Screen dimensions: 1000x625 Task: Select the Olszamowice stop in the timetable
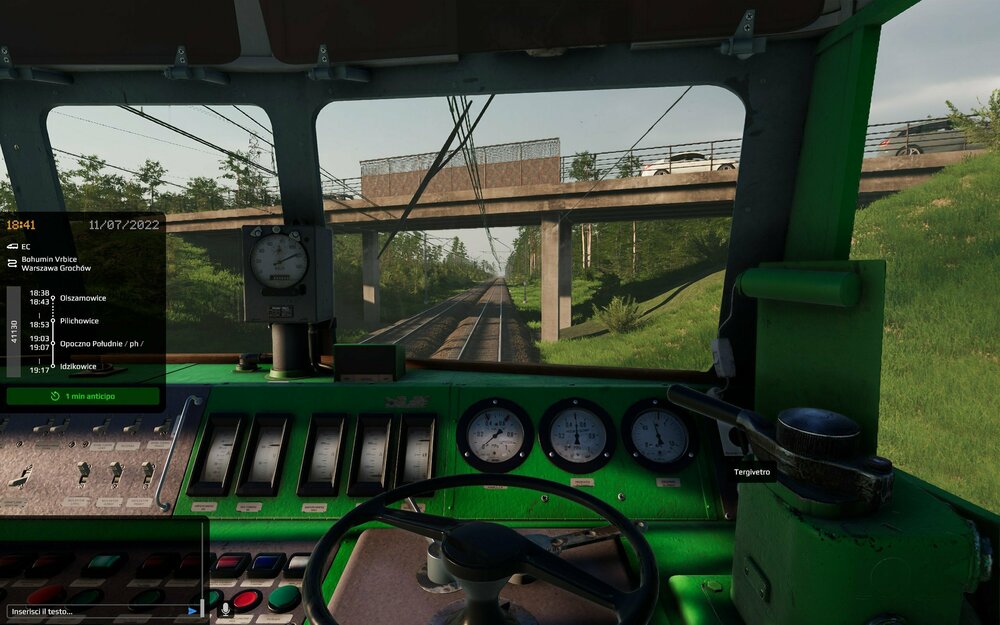[x=83, y=298]
